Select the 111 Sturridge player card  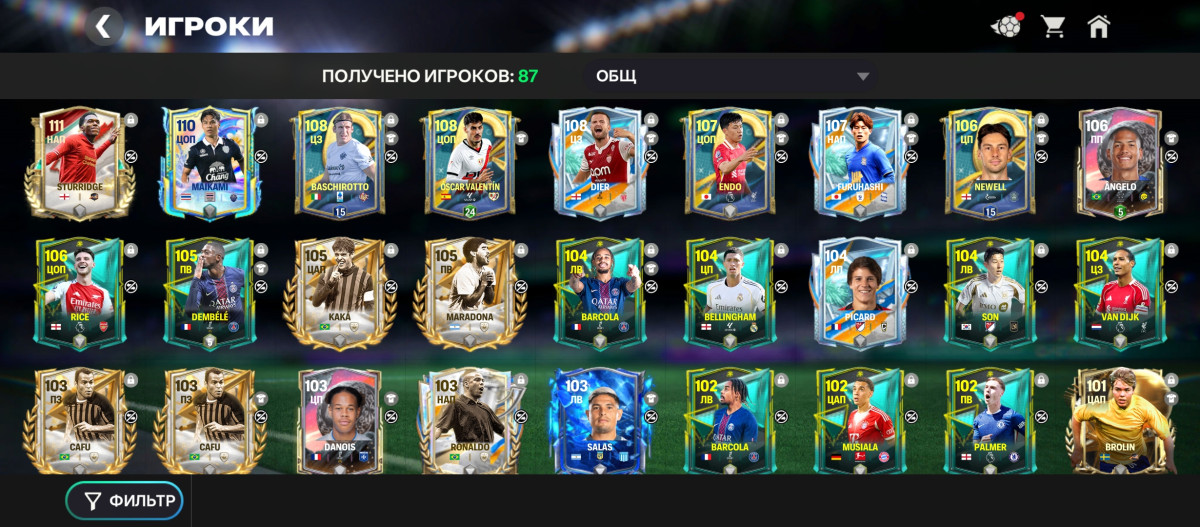click(78, 163)
